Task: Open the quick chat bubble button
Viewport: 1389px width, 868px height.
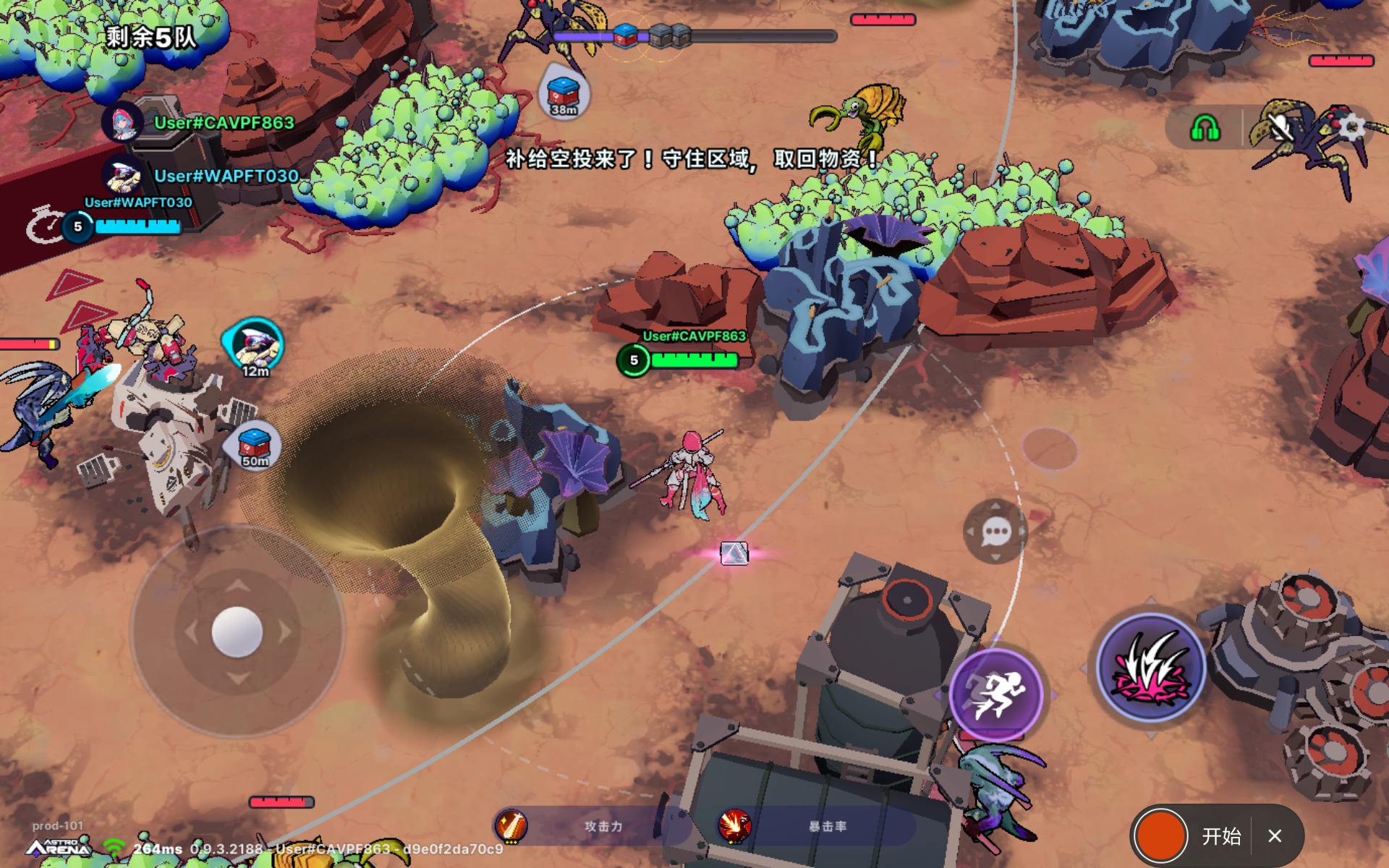Action: [996, 532]
